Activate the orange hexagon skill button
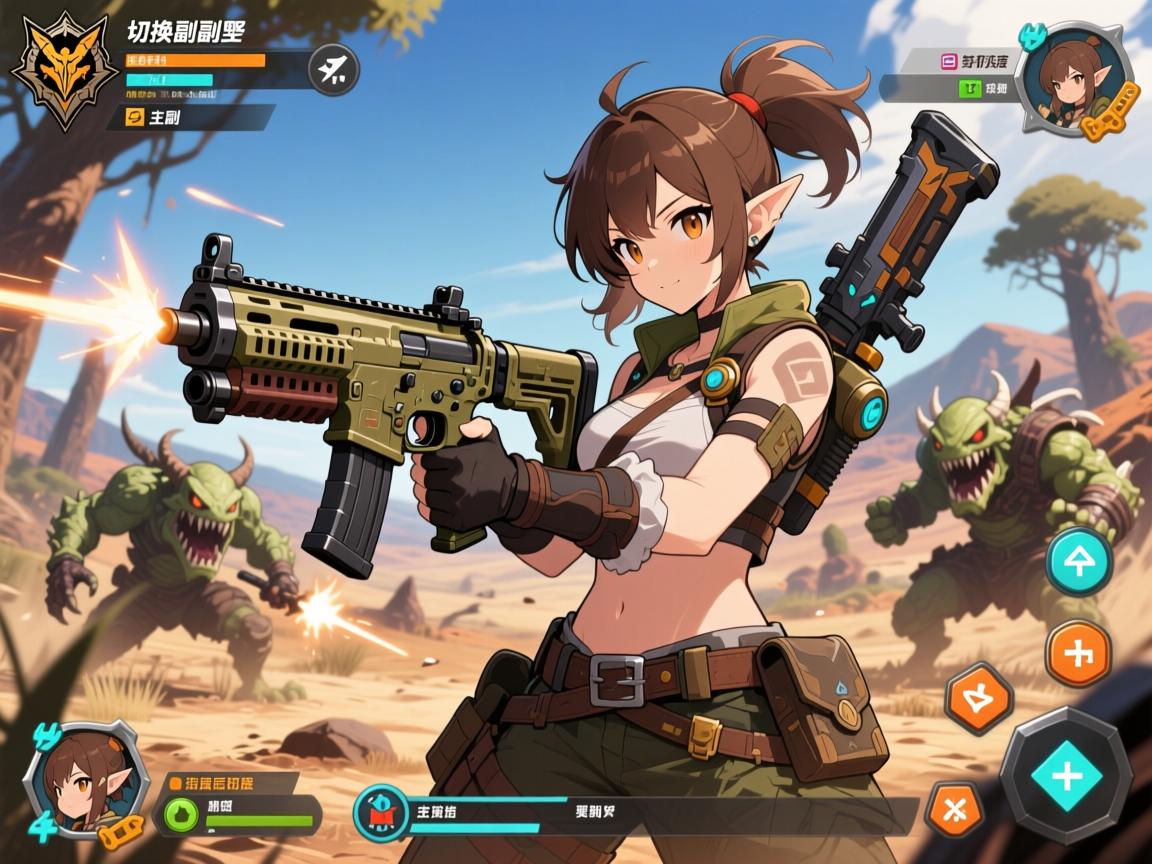 (979, 699)
